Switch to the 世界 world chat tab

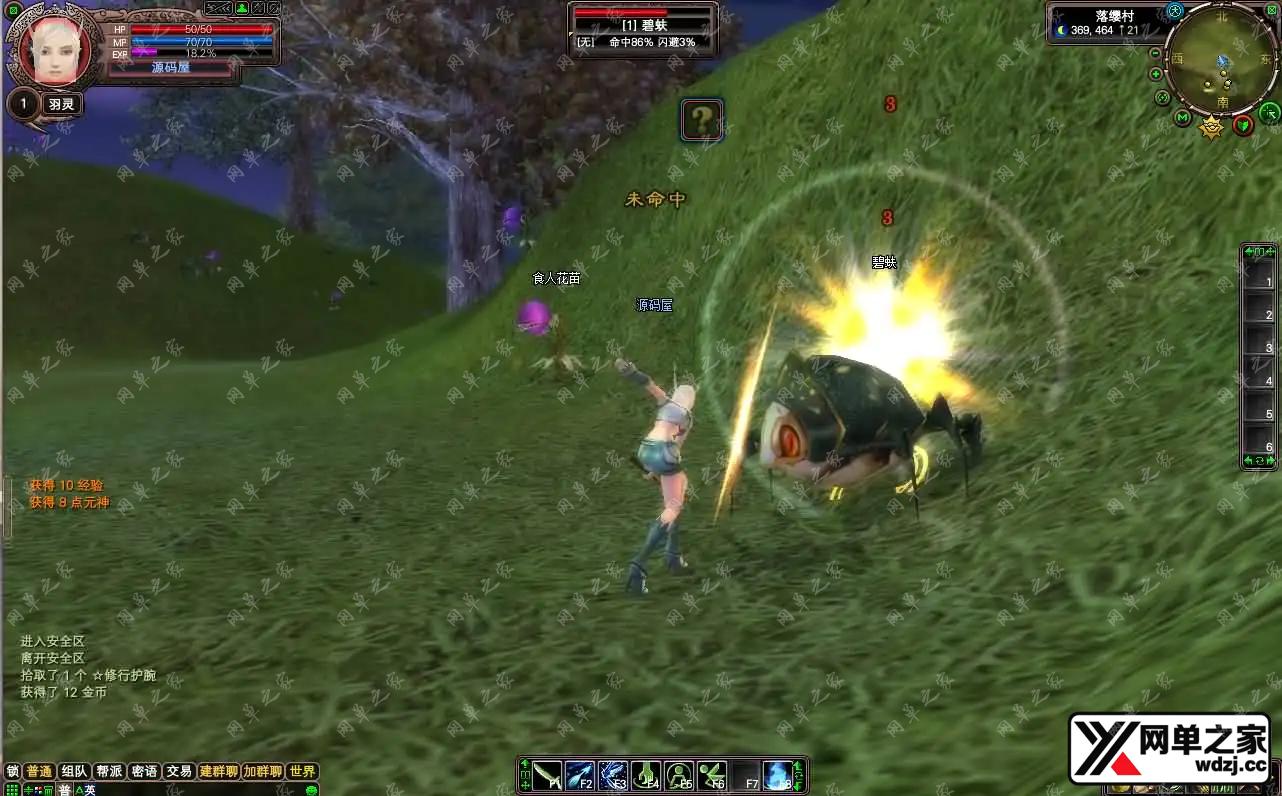click(302, 772)
